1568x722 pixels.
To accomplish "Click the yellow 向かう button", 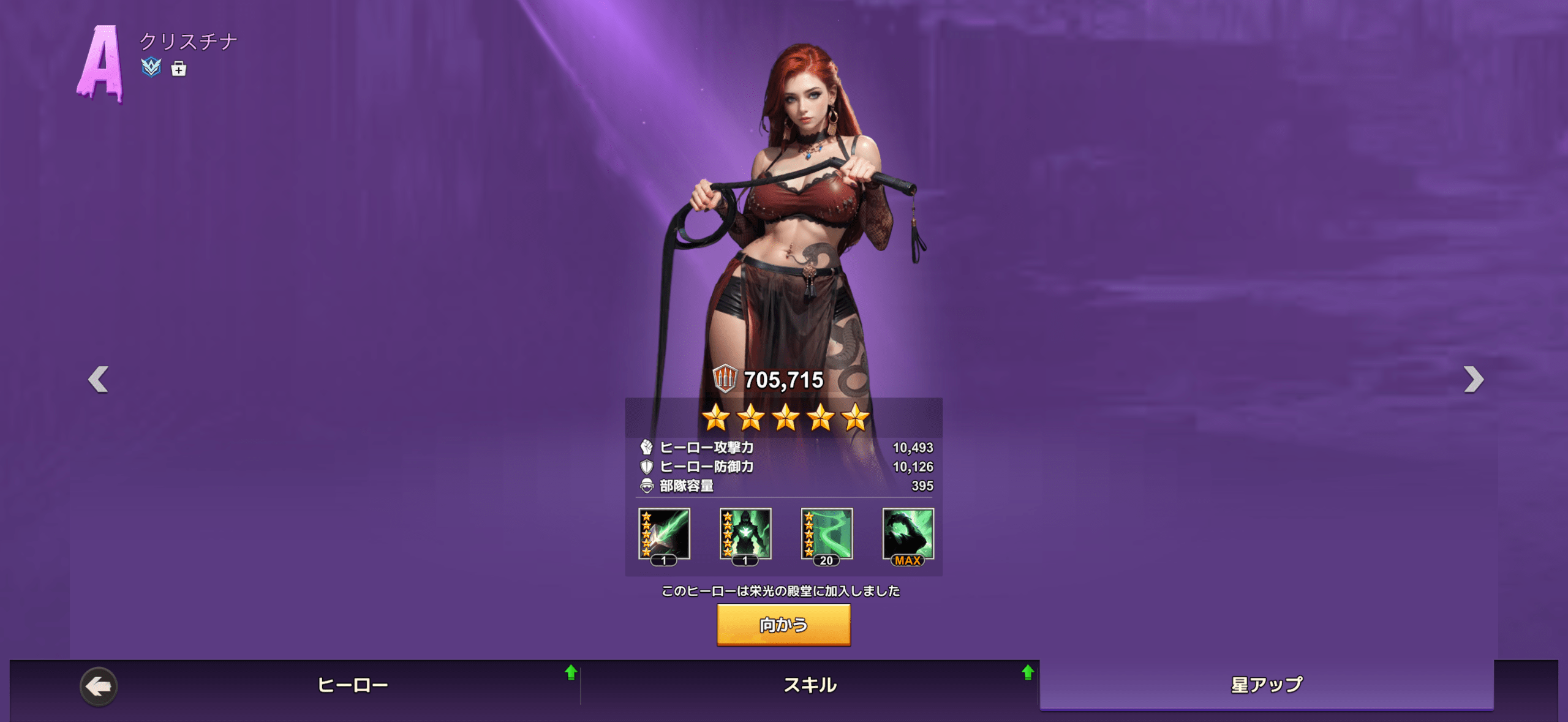I will pyautogui.click(x=783, y=625).
